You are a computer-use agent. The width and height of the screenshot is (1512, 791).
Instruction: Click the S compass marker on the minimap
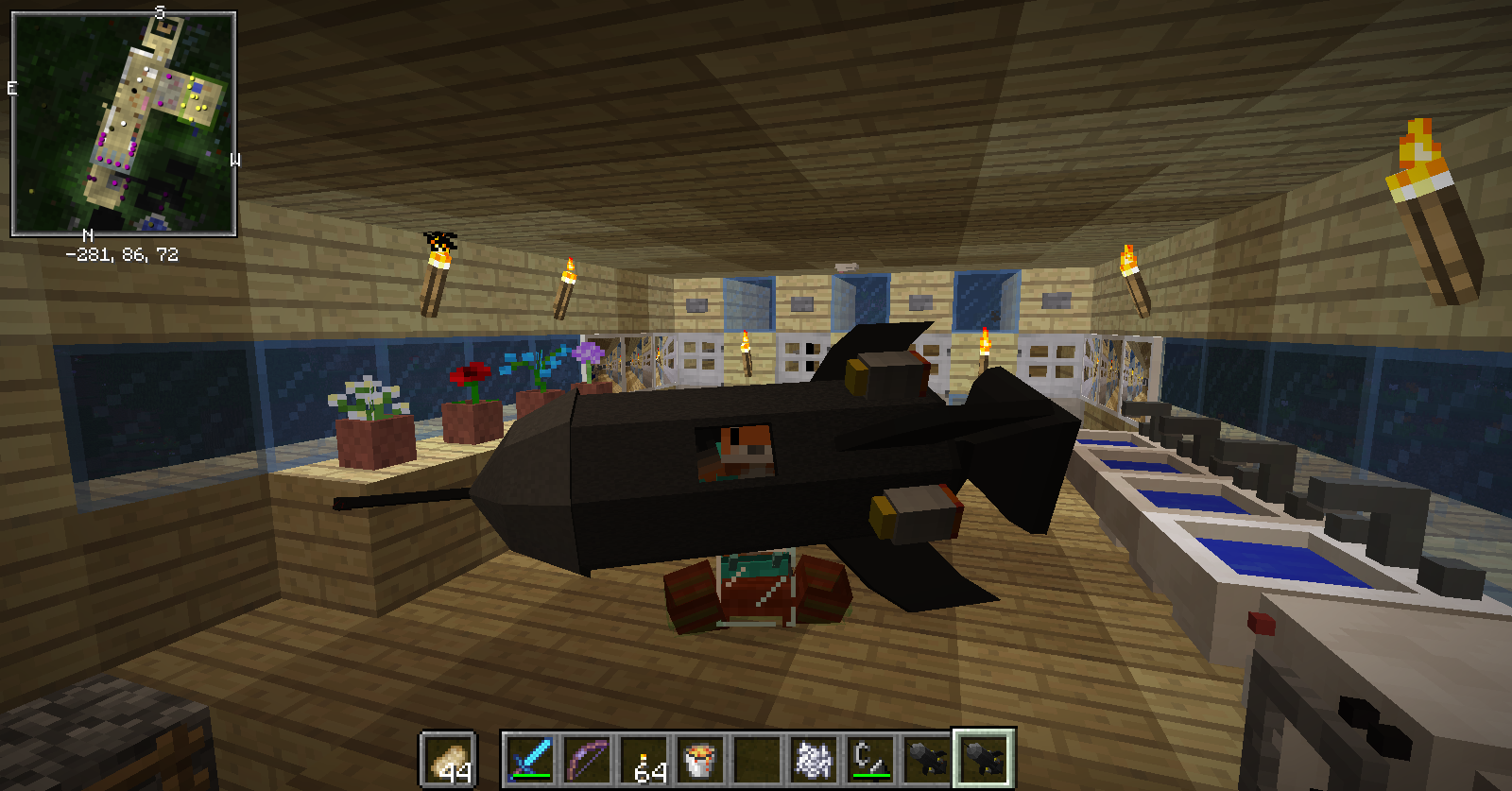pyautogui.click(x=159, y=13)
